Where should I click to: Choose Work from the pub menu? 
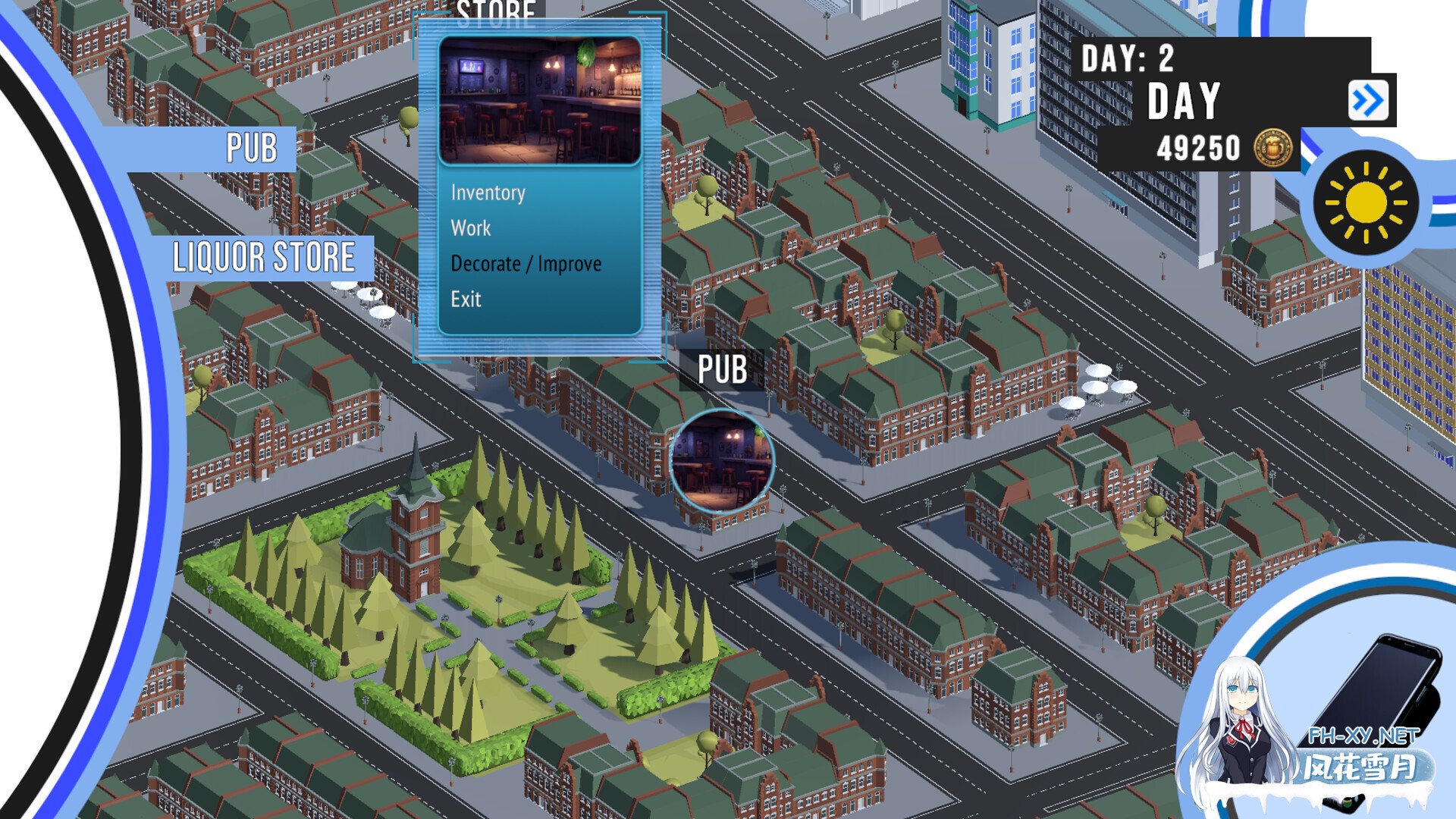click(x=471, y=228)
